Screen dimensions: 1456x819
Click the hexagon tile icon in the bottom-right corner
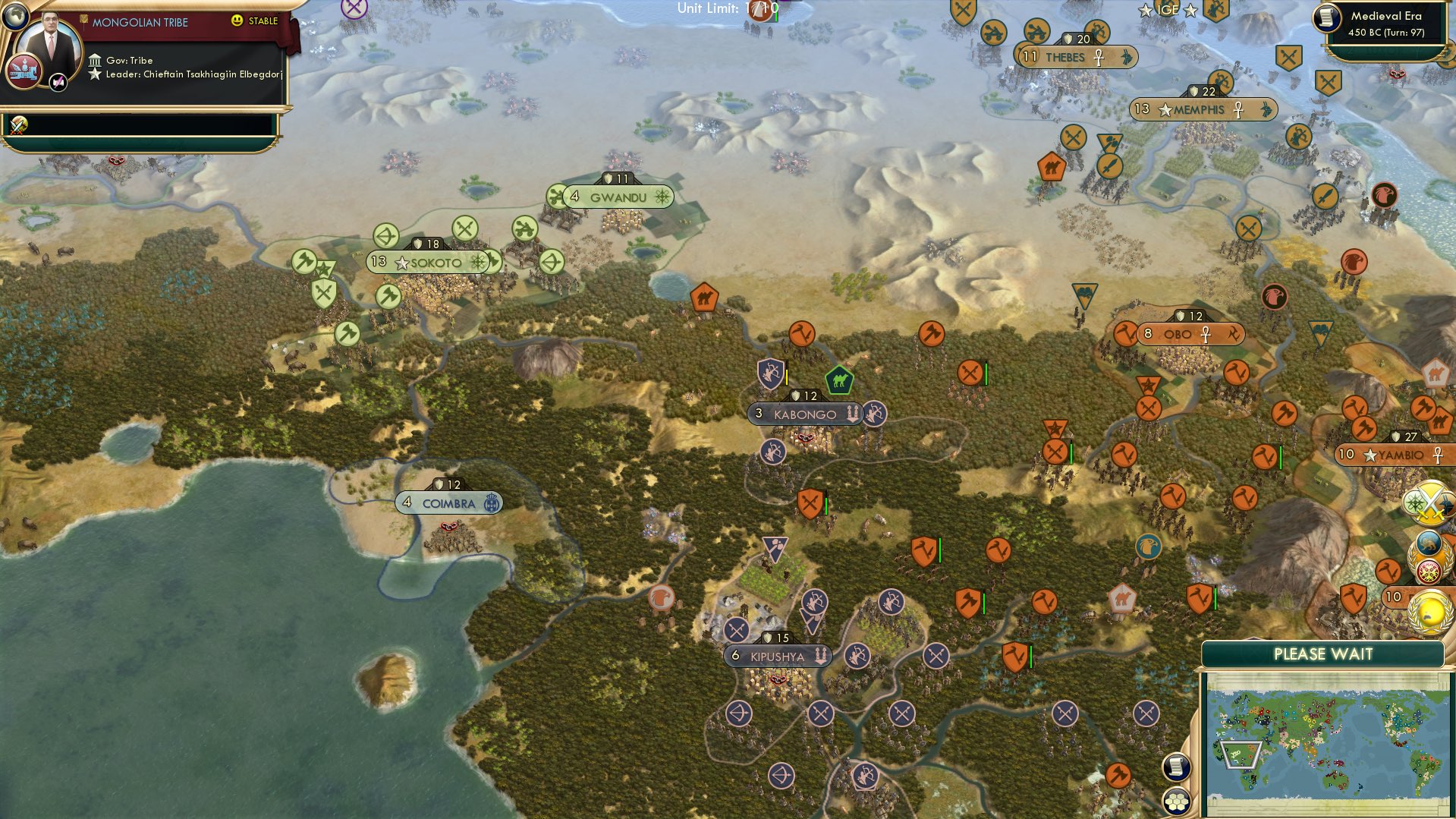tap(1176, 802)
